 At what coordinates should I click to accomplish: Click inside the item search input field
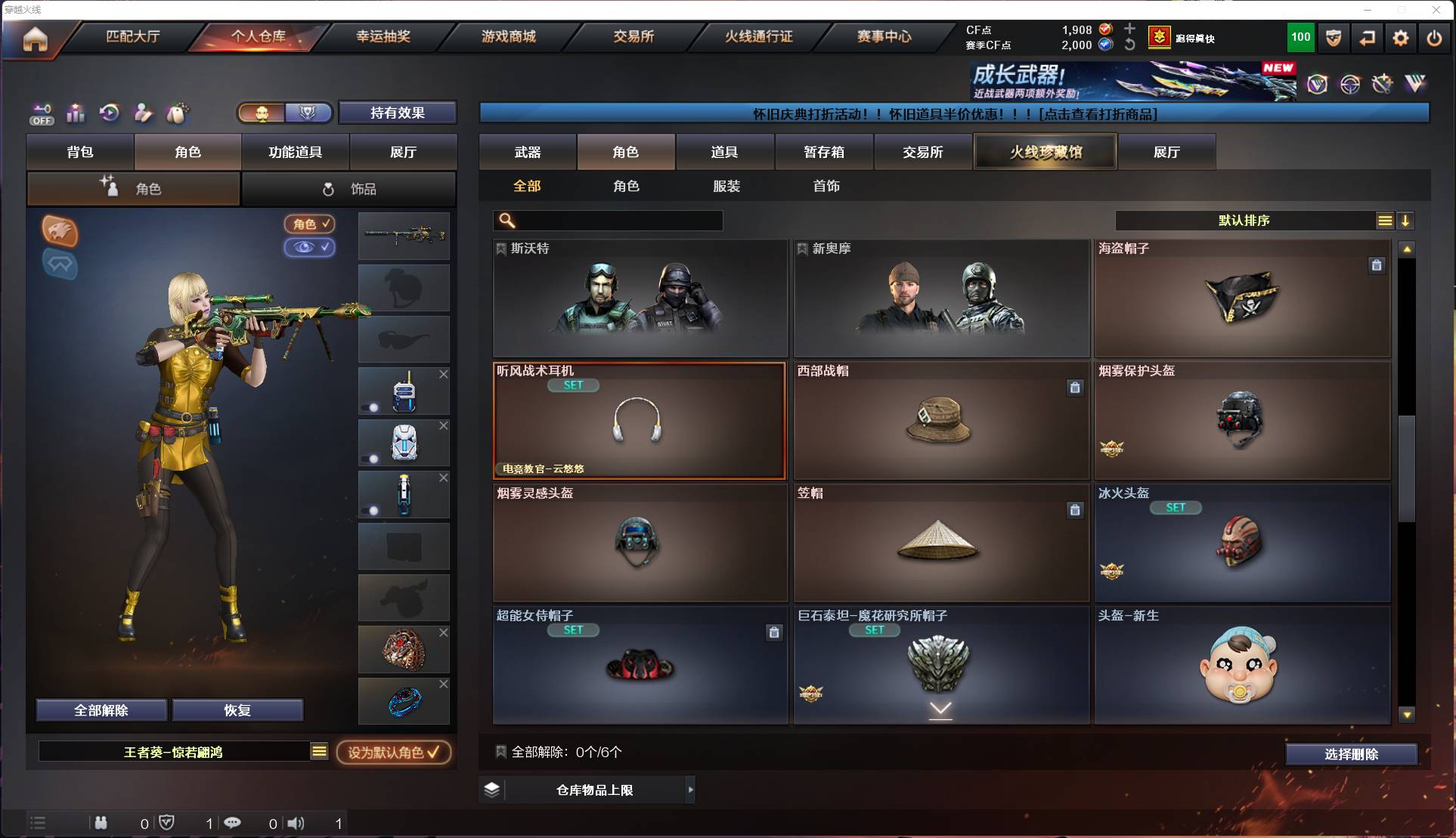pos(620,221)
